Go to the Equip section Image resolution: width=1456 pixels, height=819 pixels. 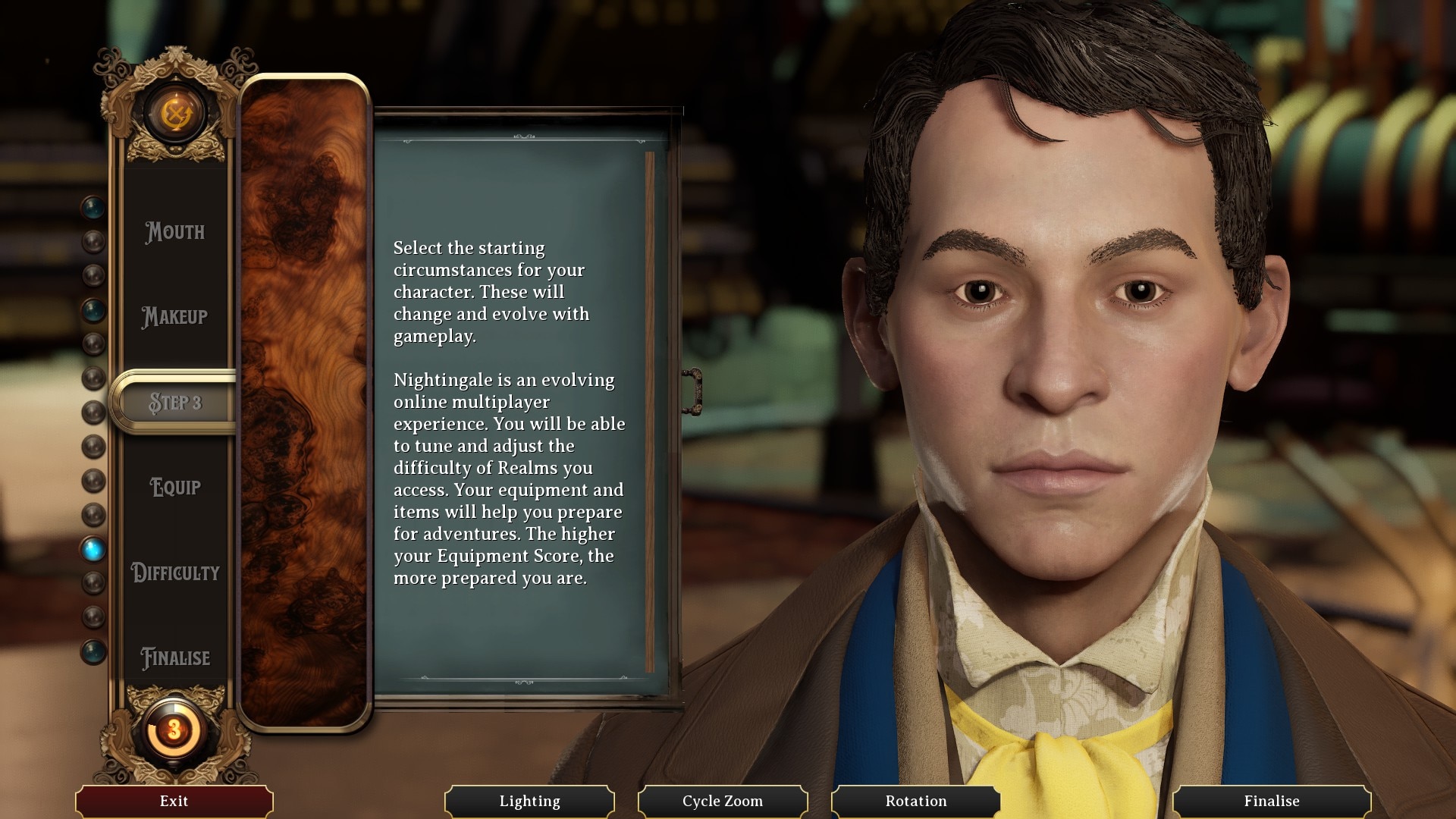(x=175, y=487)
